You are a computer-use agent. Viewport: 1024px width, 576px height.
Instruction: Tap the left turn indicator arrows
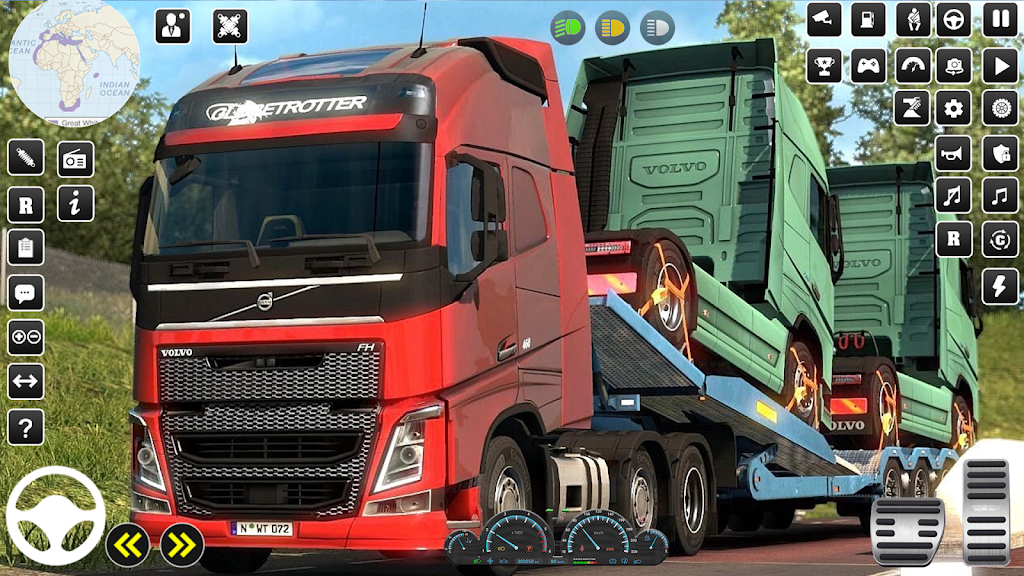[128, 545]
